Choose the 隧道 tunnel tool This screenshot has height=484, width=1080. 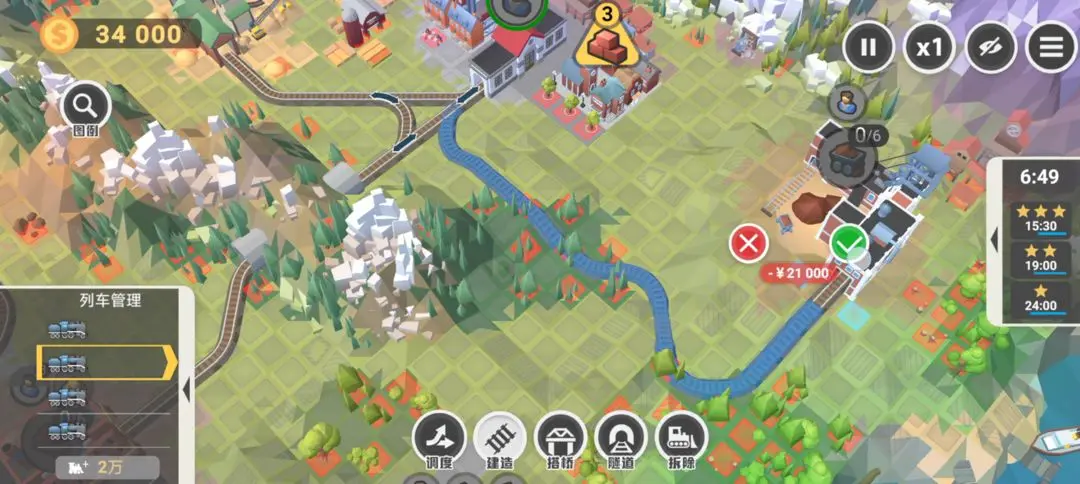tap(621, 439)
